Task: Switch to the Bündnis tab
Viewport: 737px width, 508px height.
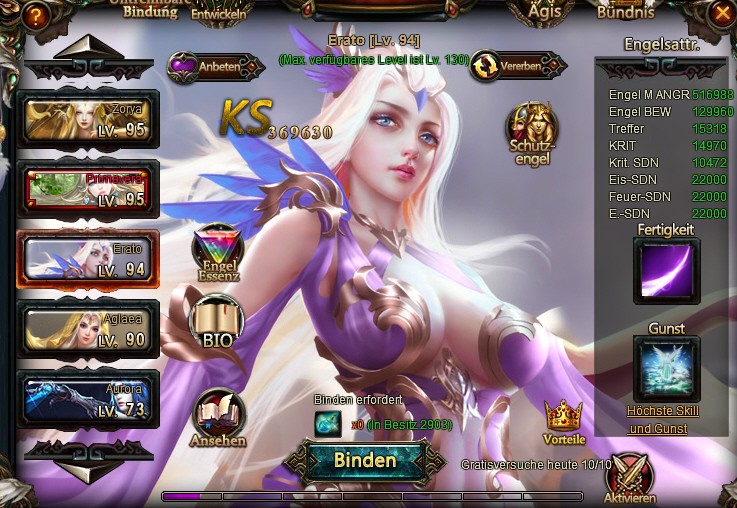Action: pyautogui.click(x=625, y=13)
